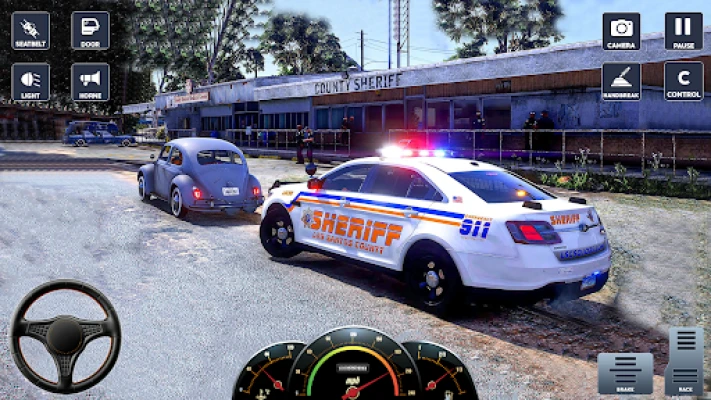The height and width of the screenshot is (400, 711).
Task: Tap the steering wheel control
Action: tap(65, 336)
